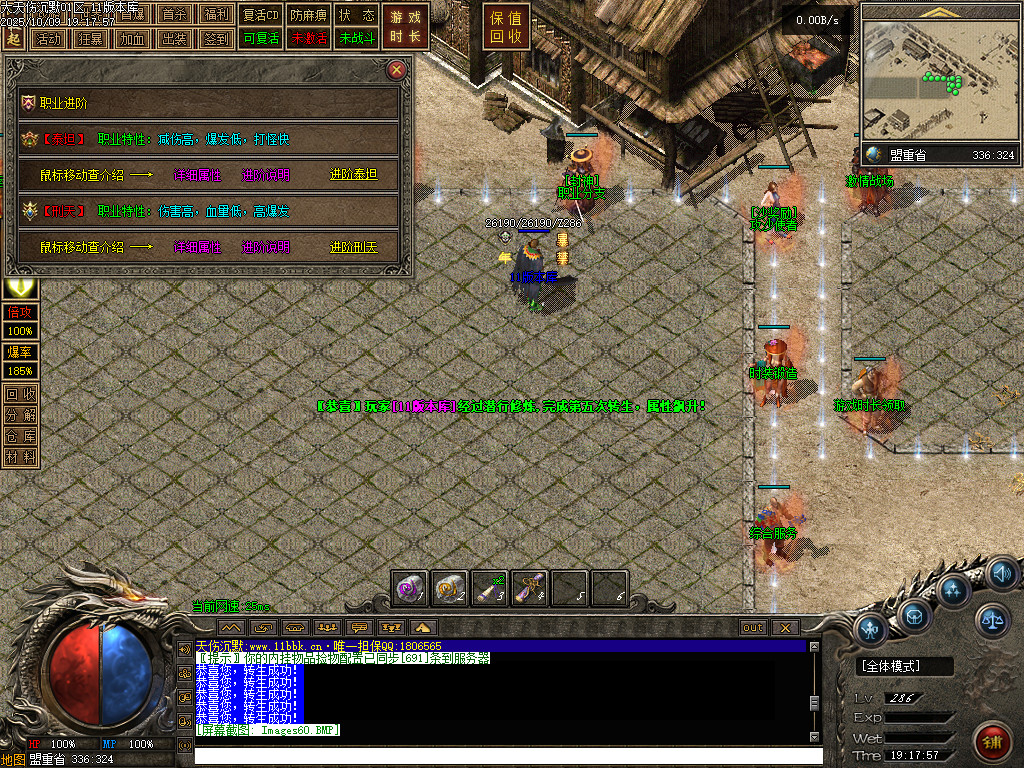Use the bundled scroll in hotbar slot 4
Viewport: 1024px width, 768px height.
pyautogui.click(x=530, y=589)
